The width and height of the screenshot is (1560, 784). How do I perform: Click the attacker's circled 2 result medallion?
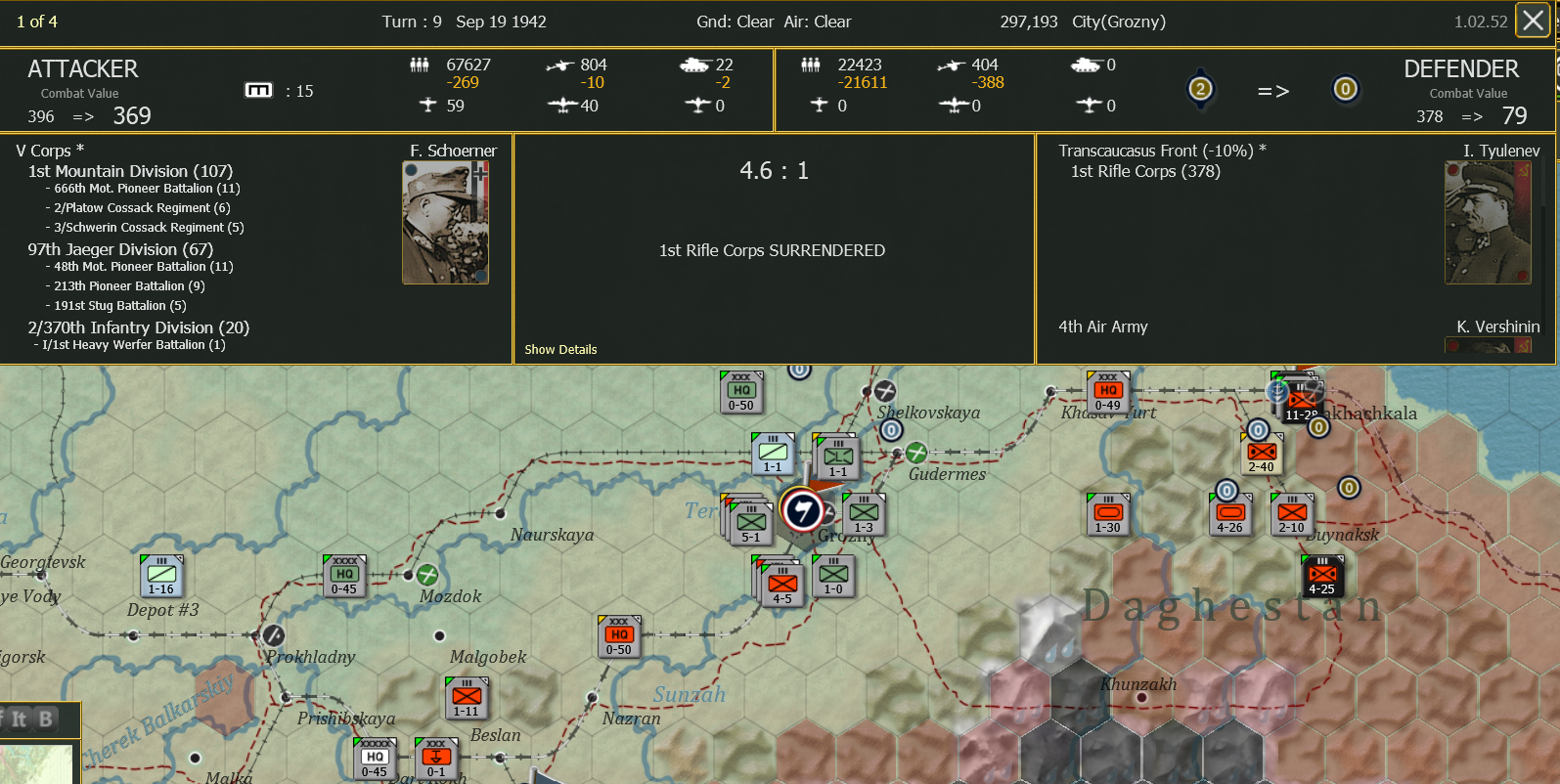1201,89
